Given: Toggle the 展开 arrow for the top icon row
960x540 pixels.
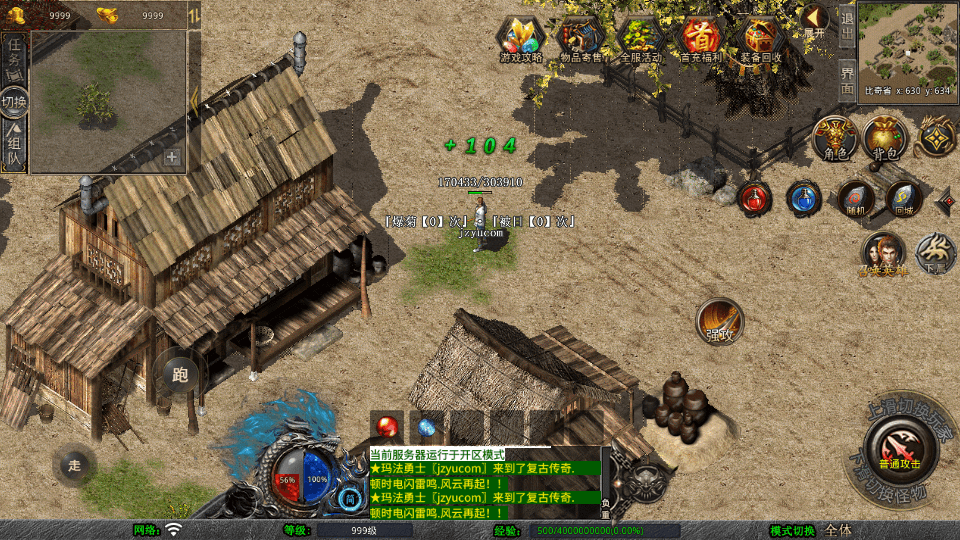Looking at the screenshot, I should point(815,19).
